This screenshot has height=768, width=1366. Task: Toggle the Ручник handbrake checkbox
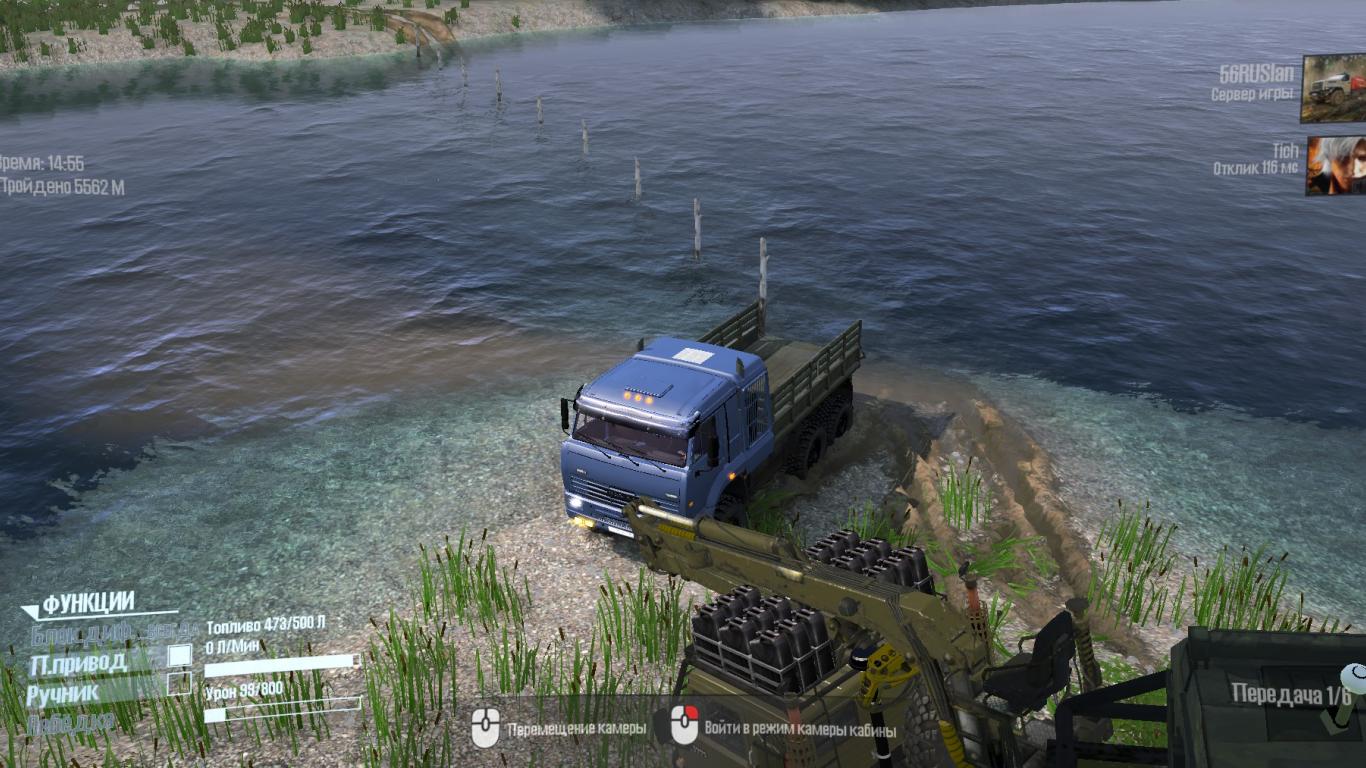click(x=179, y=684)
